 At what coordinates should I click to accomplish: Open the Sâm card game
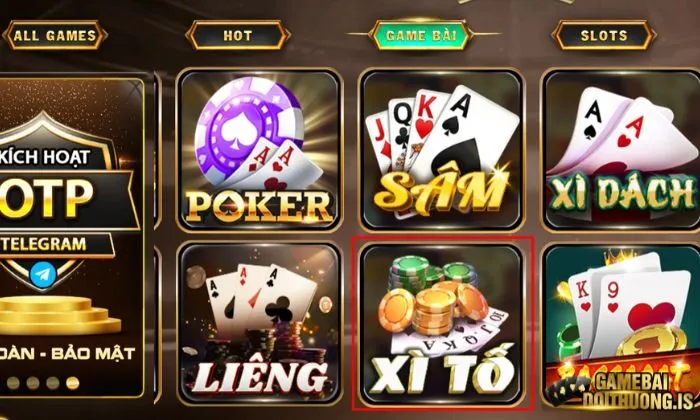tap(441, 150)
